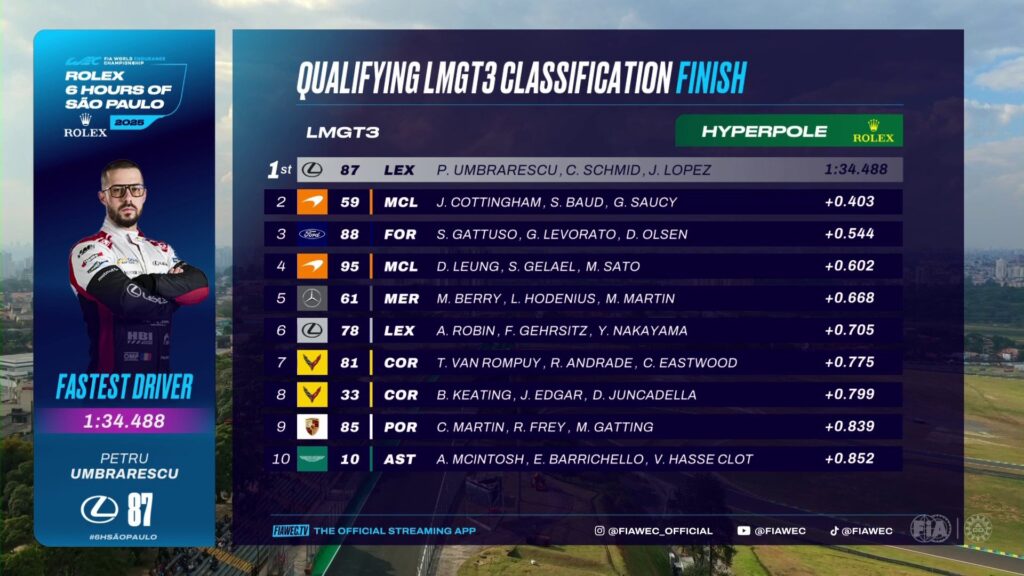The width and height of the screenshot is (1024, 576).
Task: Click the FIA logo in the footer
Action: (x=930, y=529)
